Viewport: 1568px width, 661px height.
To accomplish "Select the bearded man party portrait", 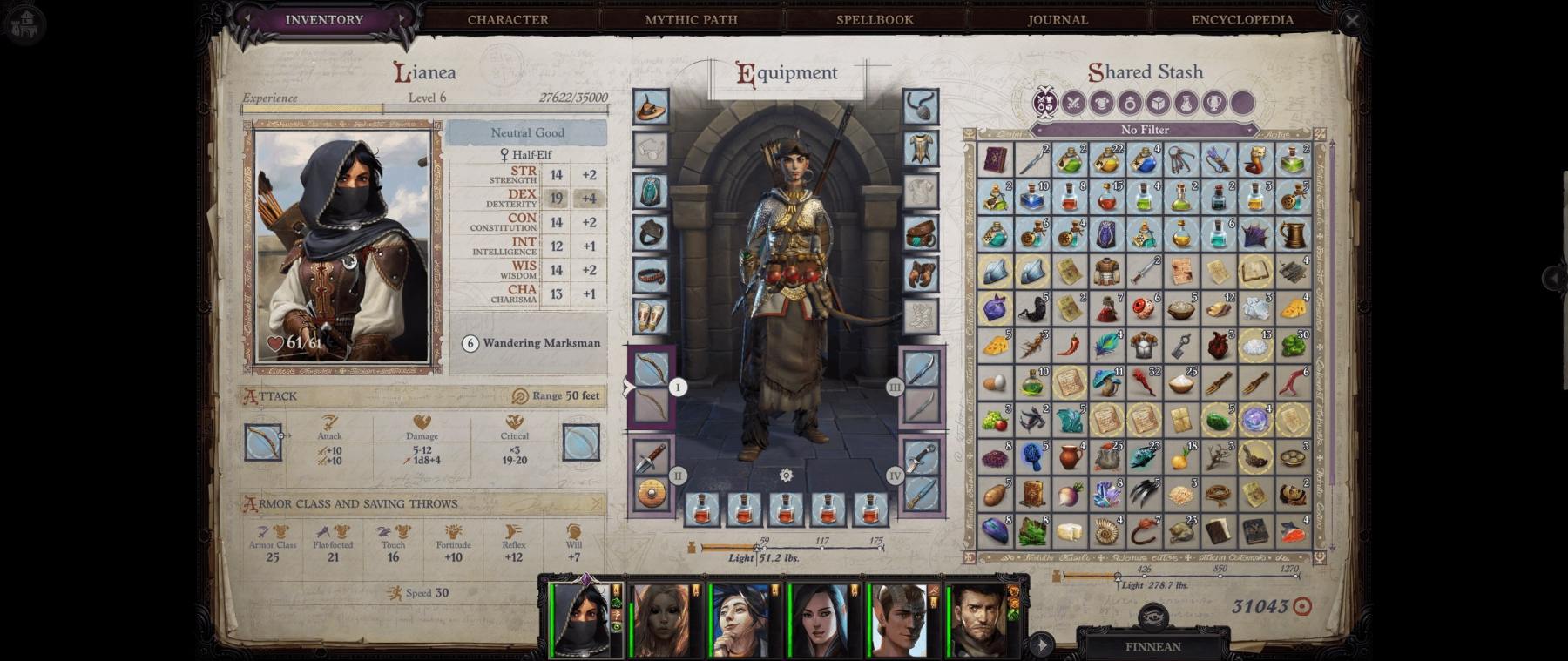I will (979, 620).
